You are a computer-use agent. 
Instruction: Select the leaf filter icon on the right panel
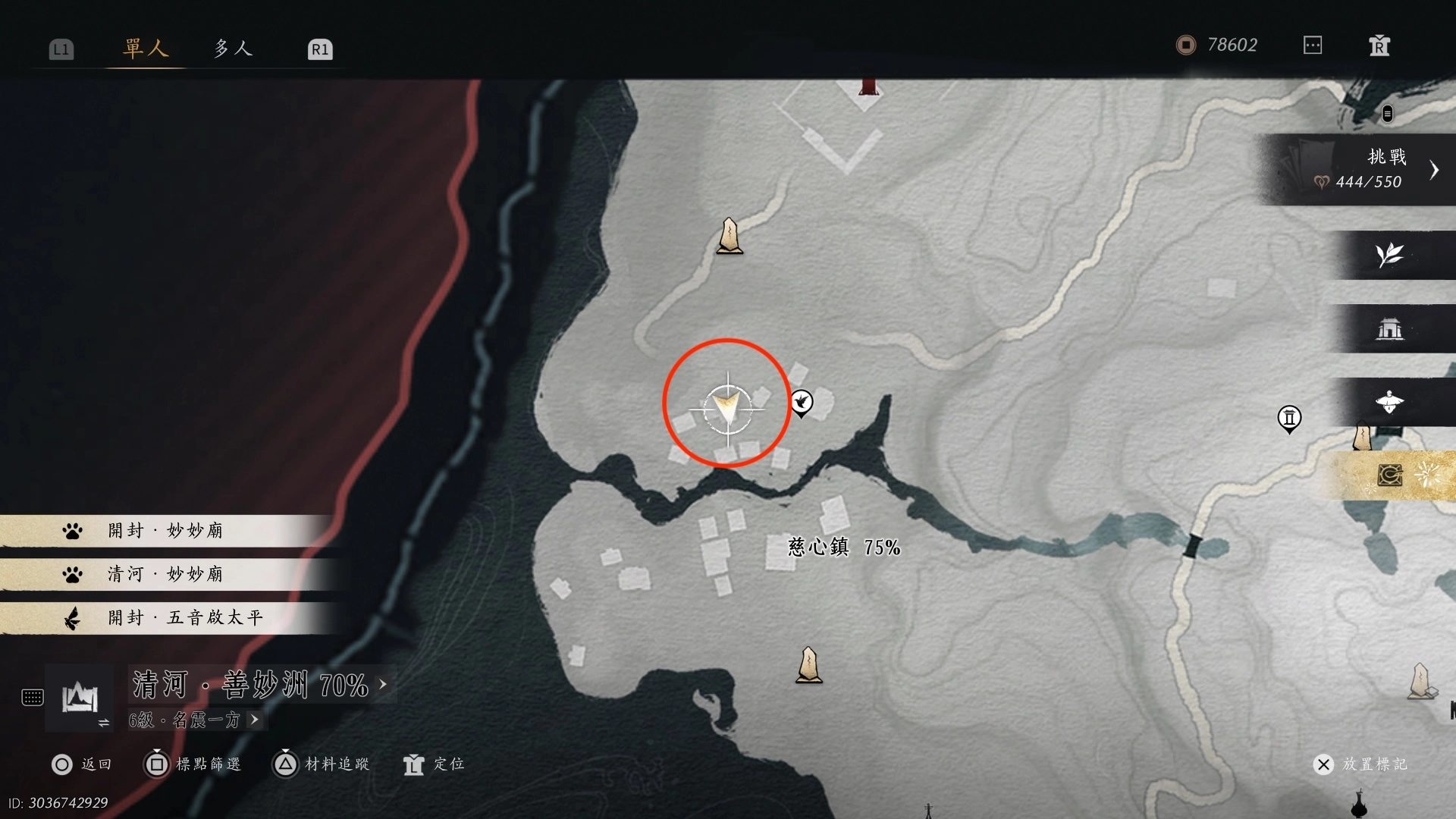click(1389, 255)
